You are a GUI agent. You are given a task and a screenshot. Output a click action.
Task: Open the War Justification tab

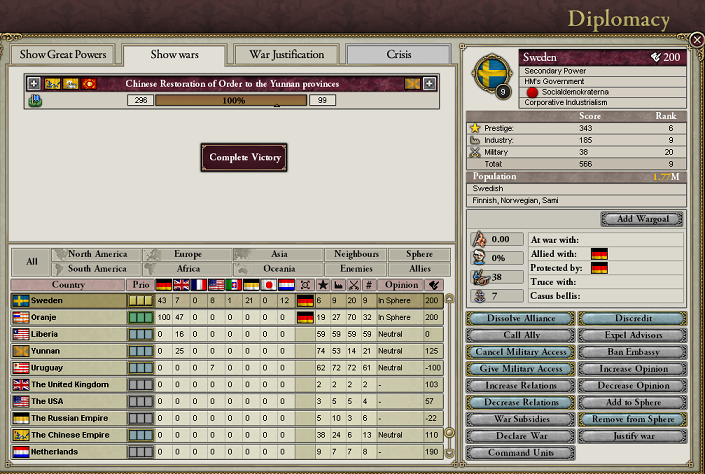(285, 54)
